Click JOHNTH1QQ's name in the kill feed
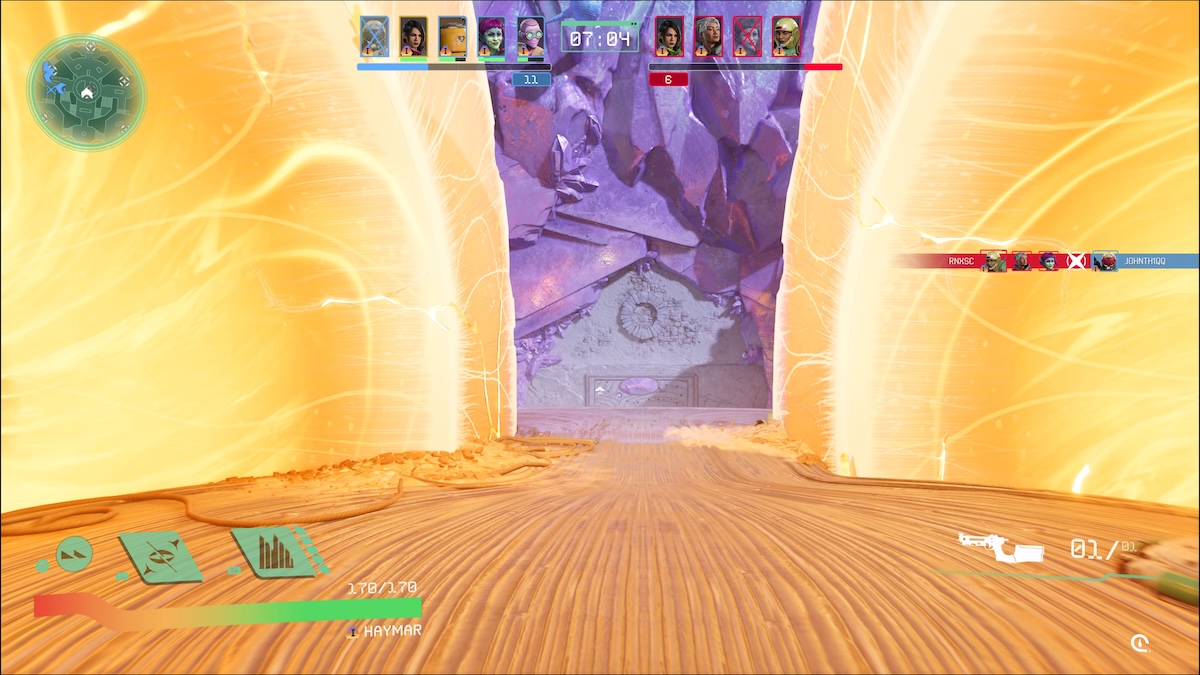 point(1146,261)
